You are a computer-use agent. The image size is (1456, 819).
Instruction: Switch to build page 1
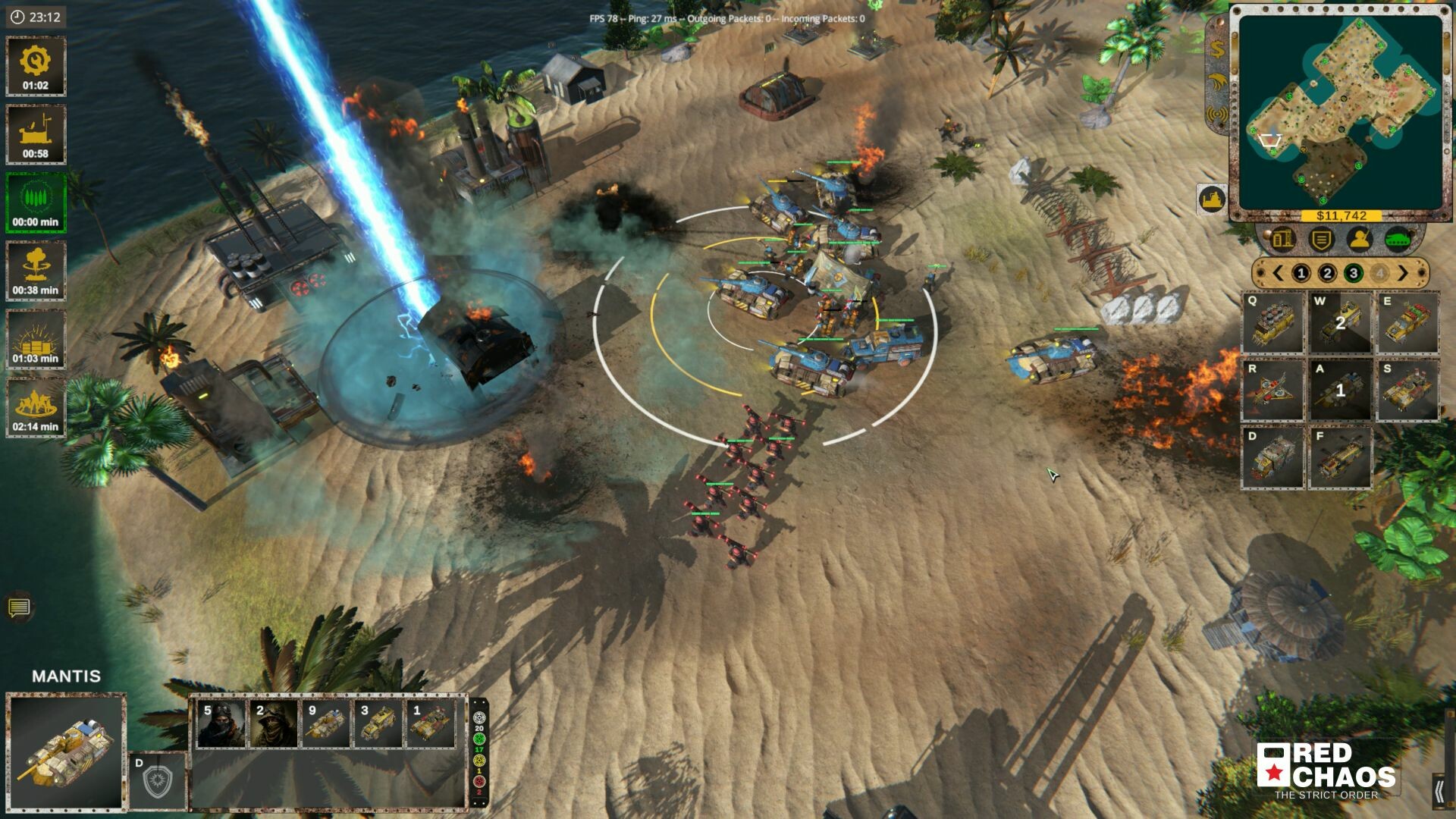tap(1301, 273)
